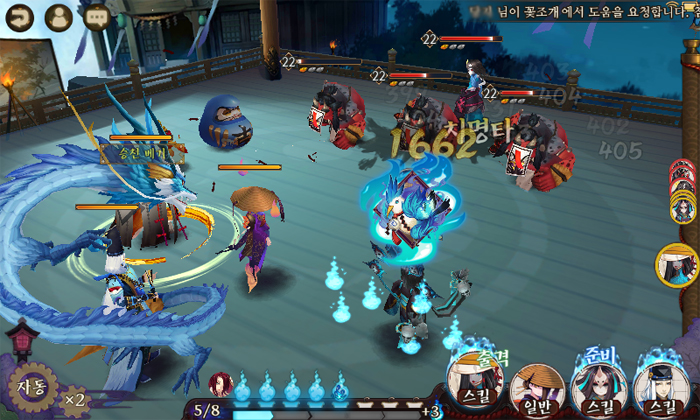Viewport: 700px width, 420px height.
Task: Select the large round portrait on the right edge
Action: pos(677,264)
